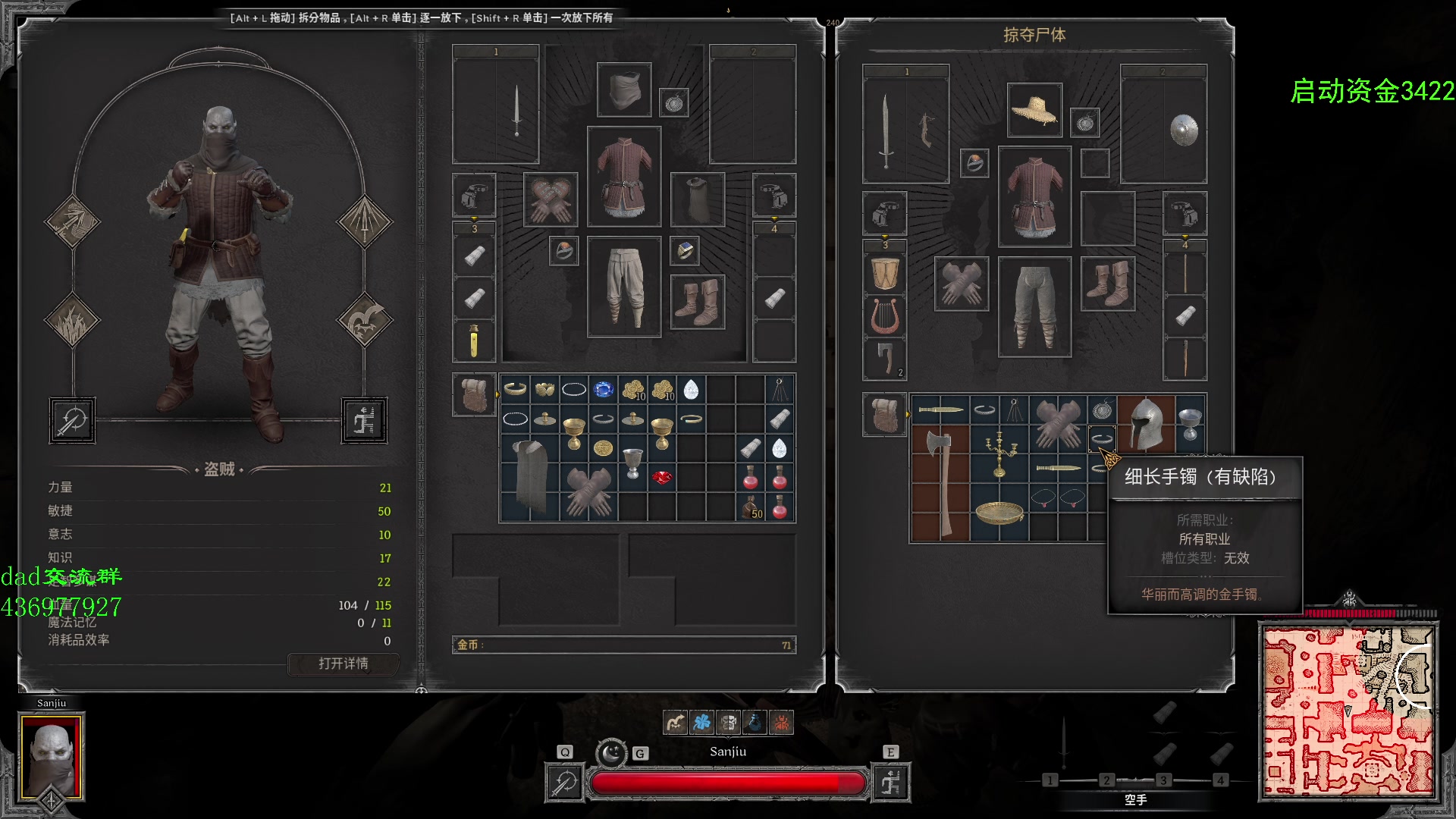This screenshot has height=819, width=1456.
Task: Select the blue sapphire gem in inventory
Action: (604, 390)
